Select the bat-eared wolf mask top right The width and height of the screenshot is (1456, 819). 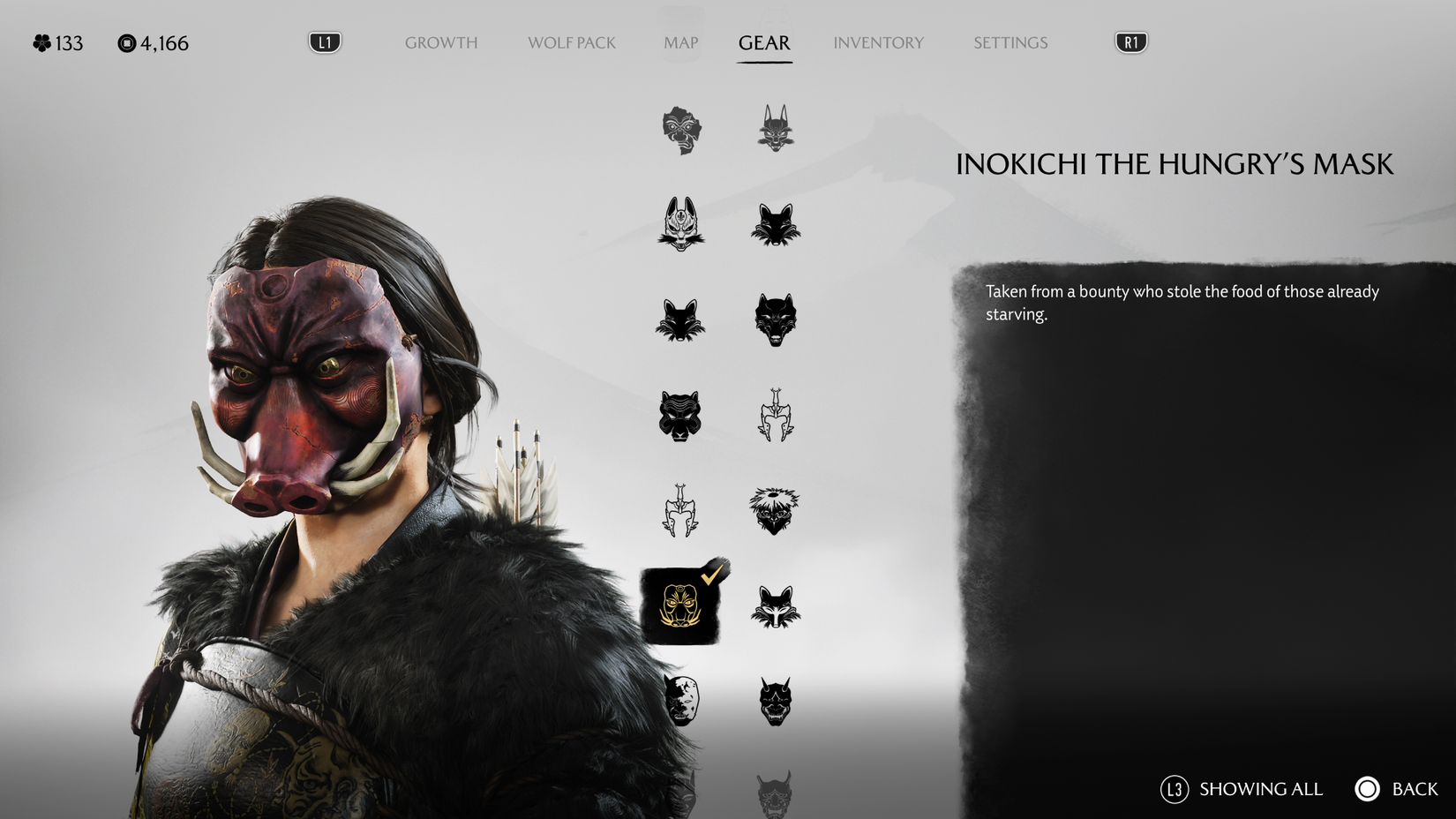pyautogui.click(x=777, y=131)
